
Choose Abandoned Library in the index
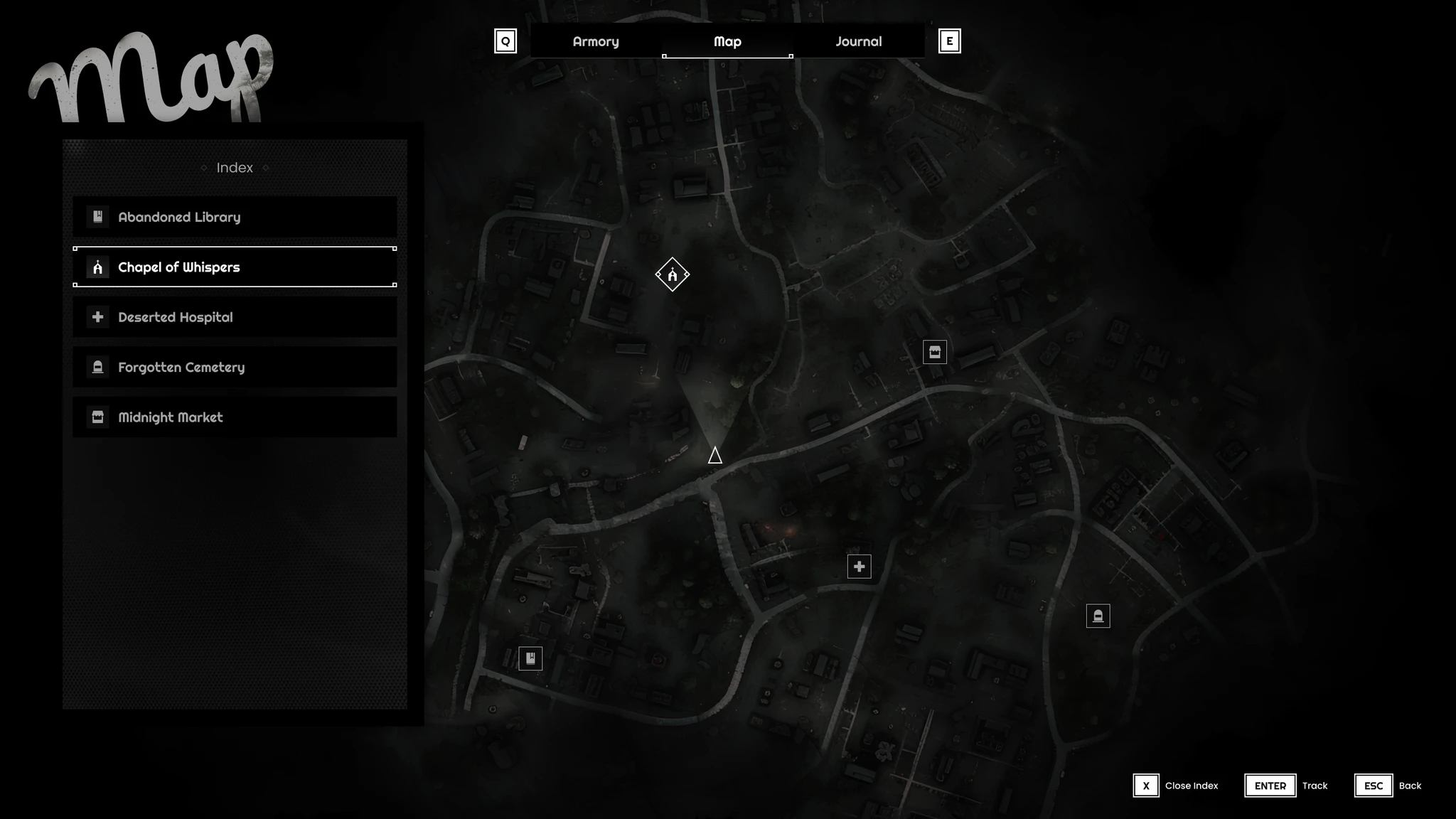[x=235, y=217]
